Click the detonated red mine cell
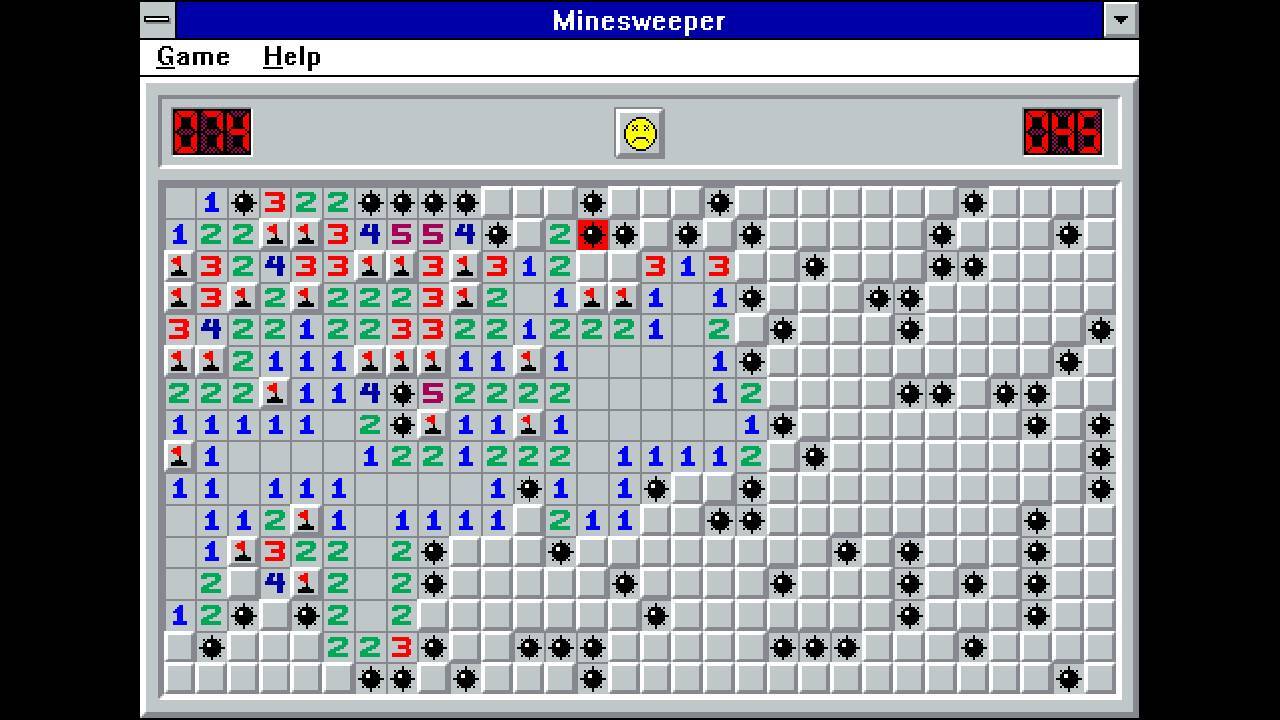 click(595, 235)
